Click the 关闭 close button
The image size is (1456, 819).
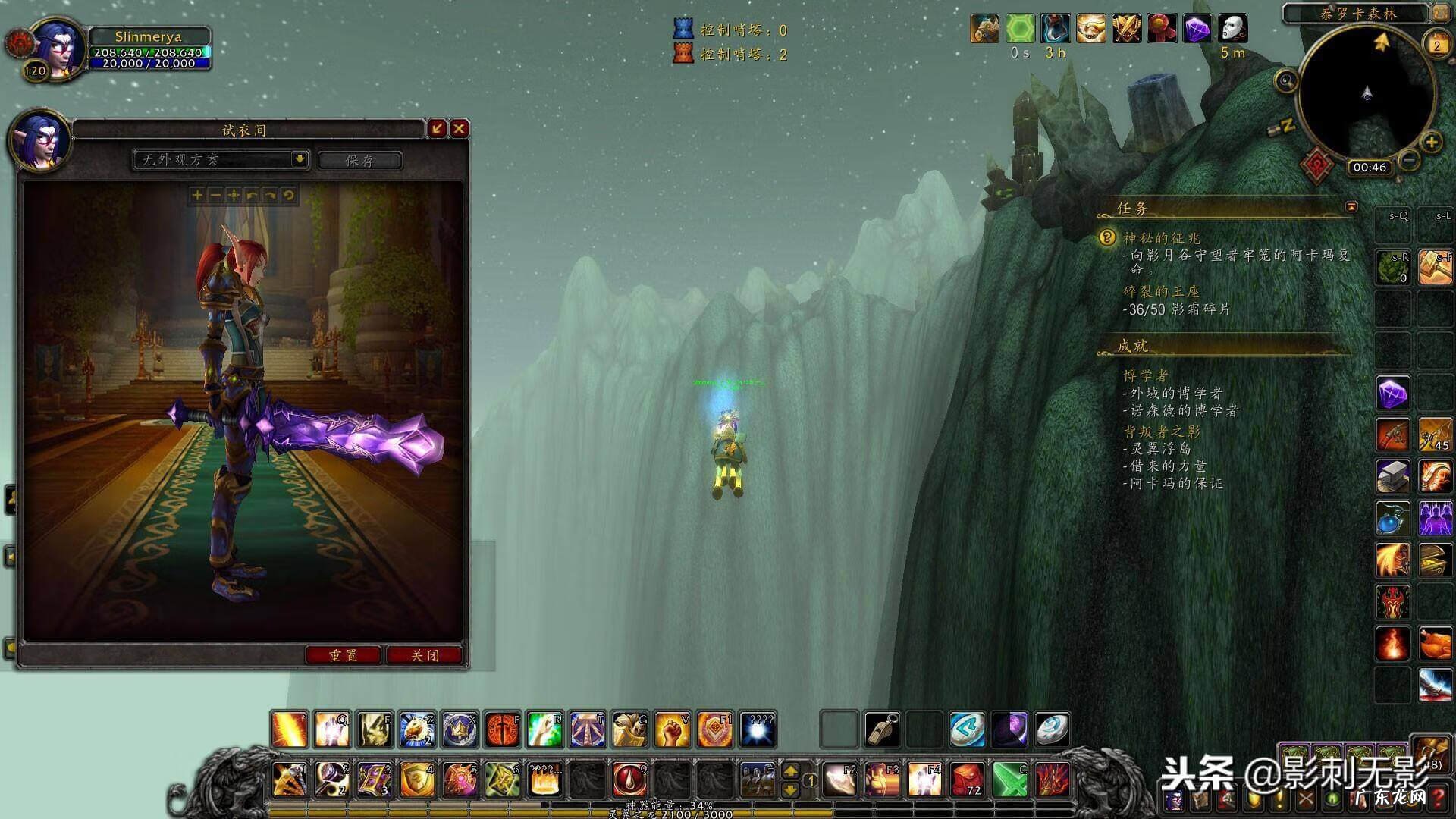click(425, 655)
